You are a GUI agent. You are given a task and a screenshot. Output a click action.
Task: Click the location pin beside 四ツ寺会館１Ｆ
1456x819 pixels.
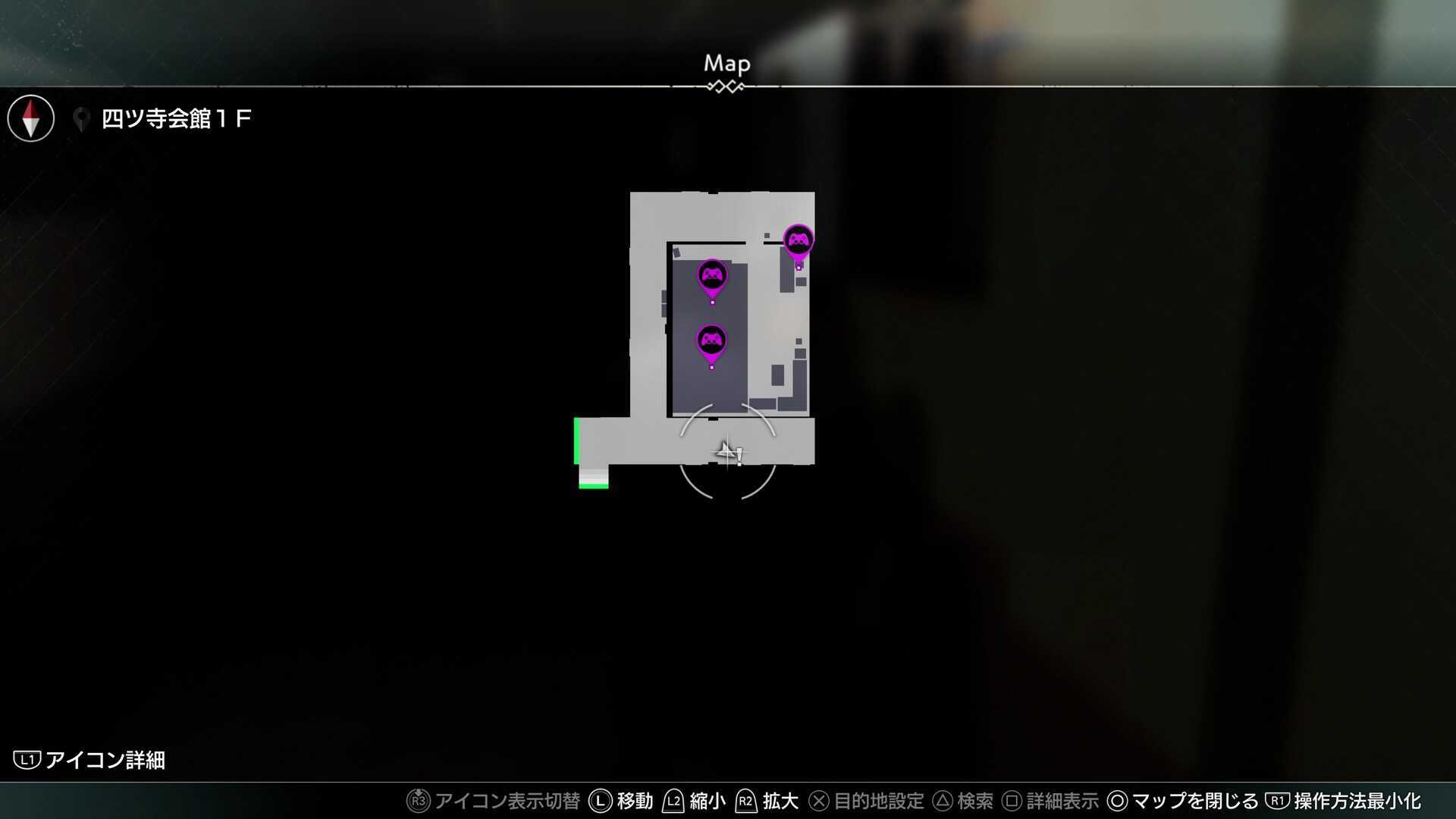[x=81, y=118]
